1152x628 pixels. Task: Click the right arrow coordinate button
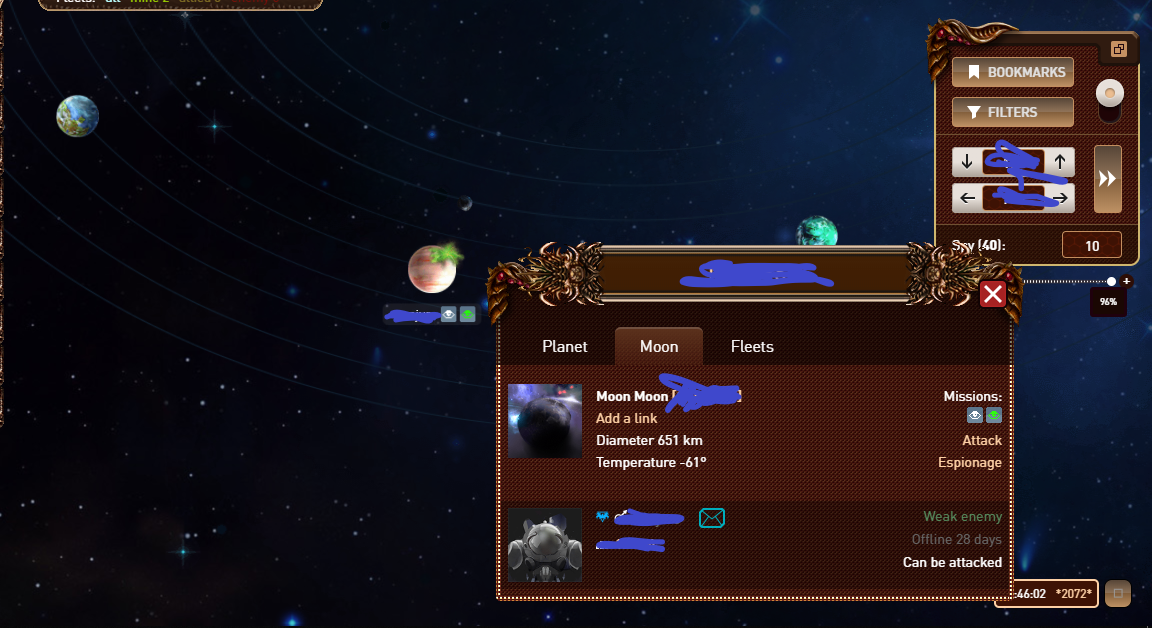(1060, 198)
